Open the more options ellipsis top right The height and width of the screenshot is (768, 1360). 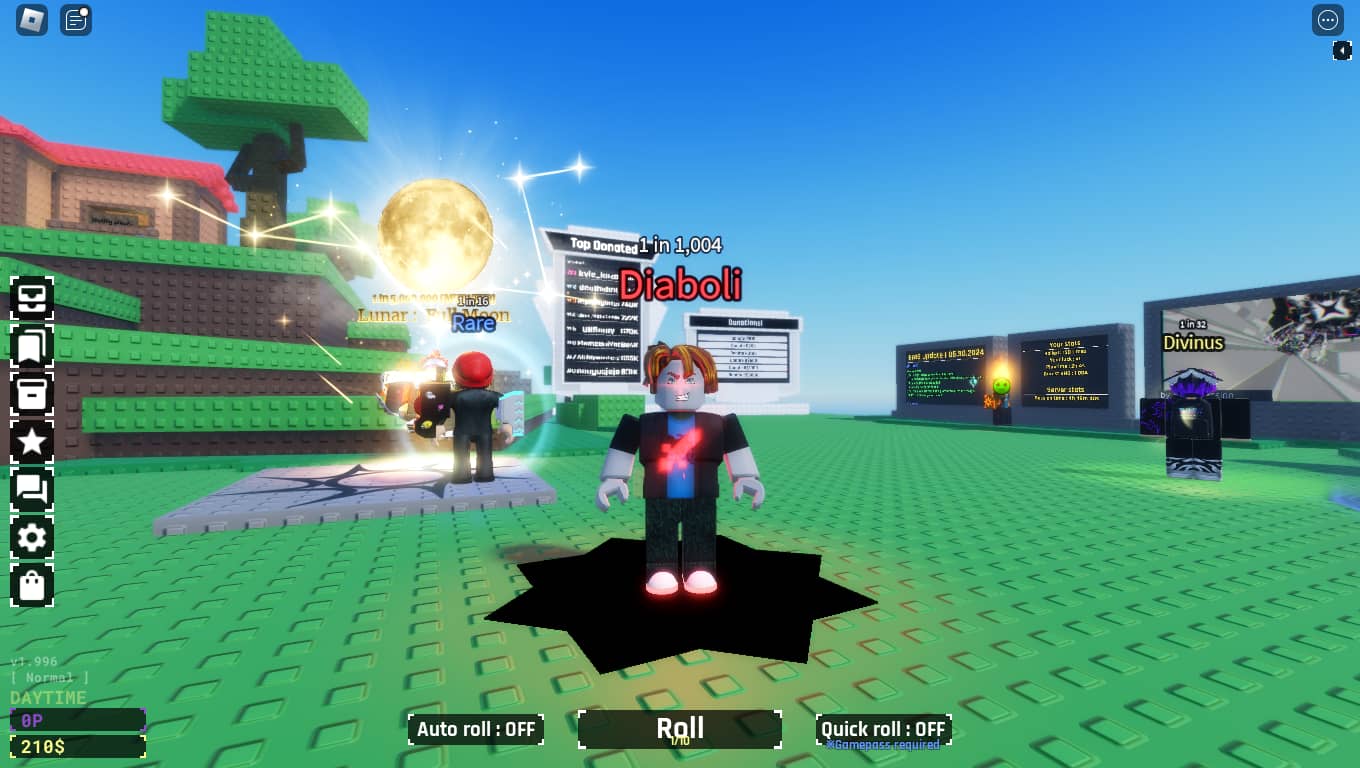point(1328,20)
